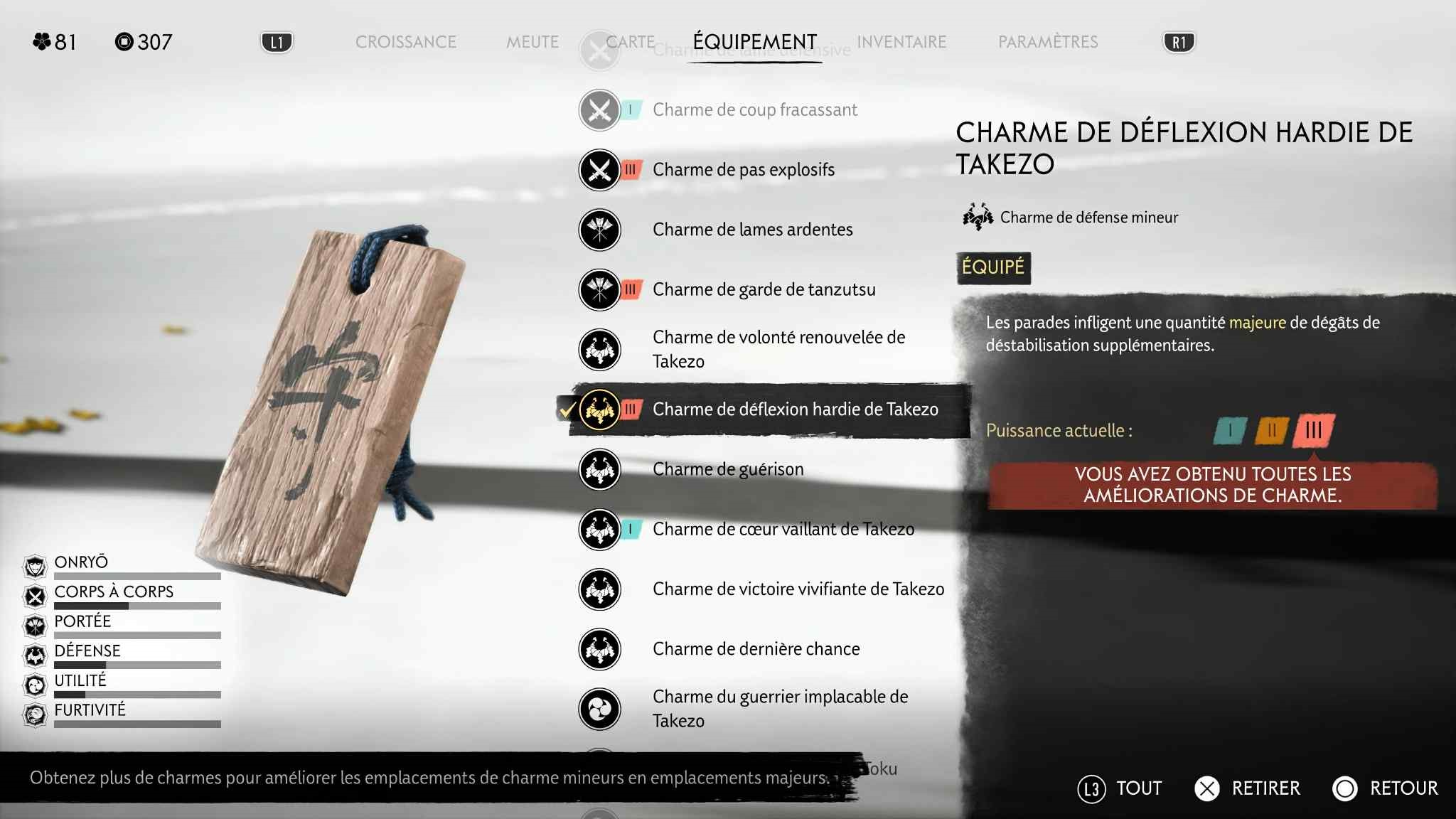Image resolution: width=1456 pixels, height=819 pixels.
Task: Select Charme de dernière chance
Action: 756,649
